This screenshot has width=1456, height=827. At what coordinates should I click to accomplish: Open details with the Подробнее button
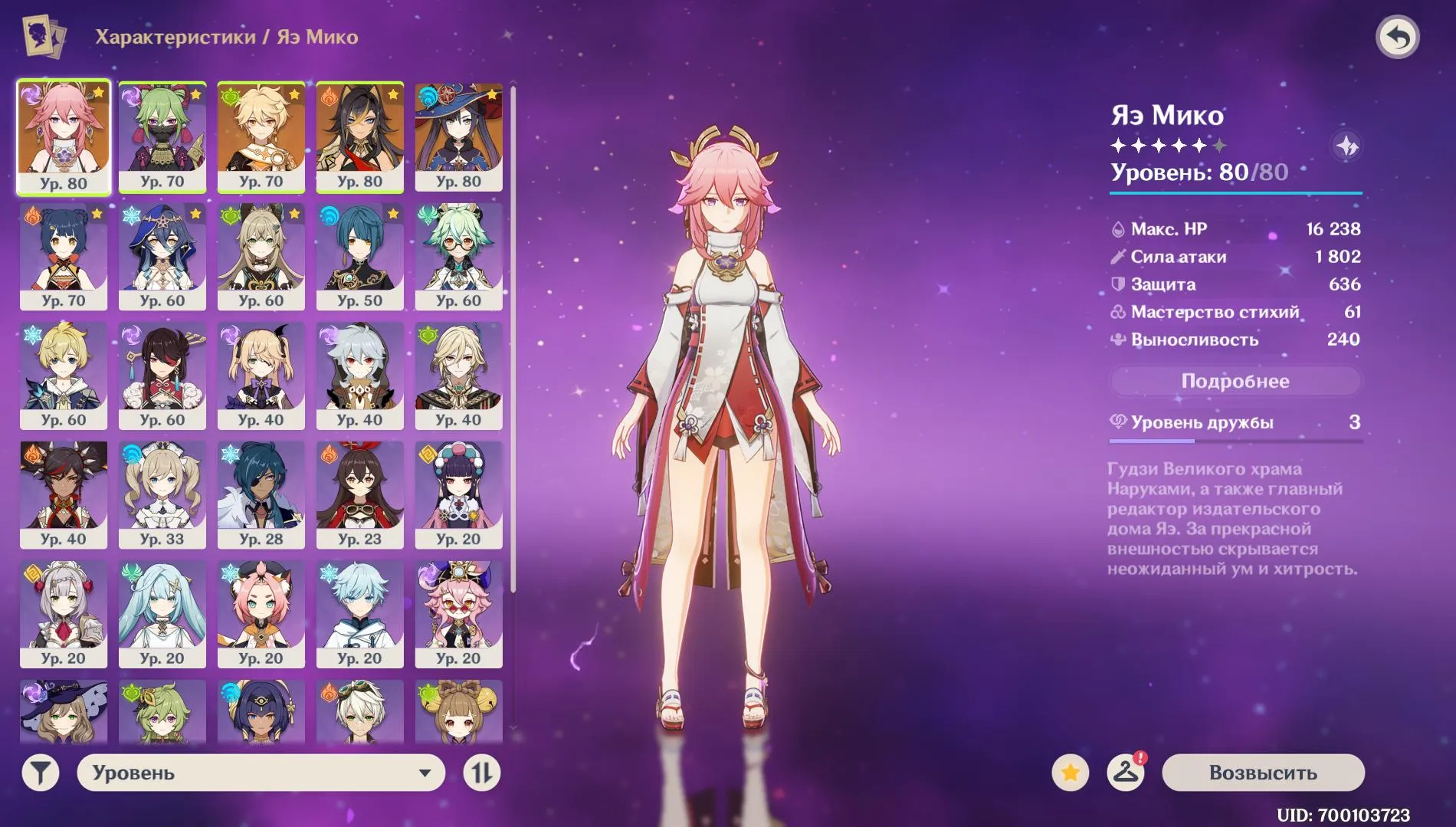point(1236,381)
